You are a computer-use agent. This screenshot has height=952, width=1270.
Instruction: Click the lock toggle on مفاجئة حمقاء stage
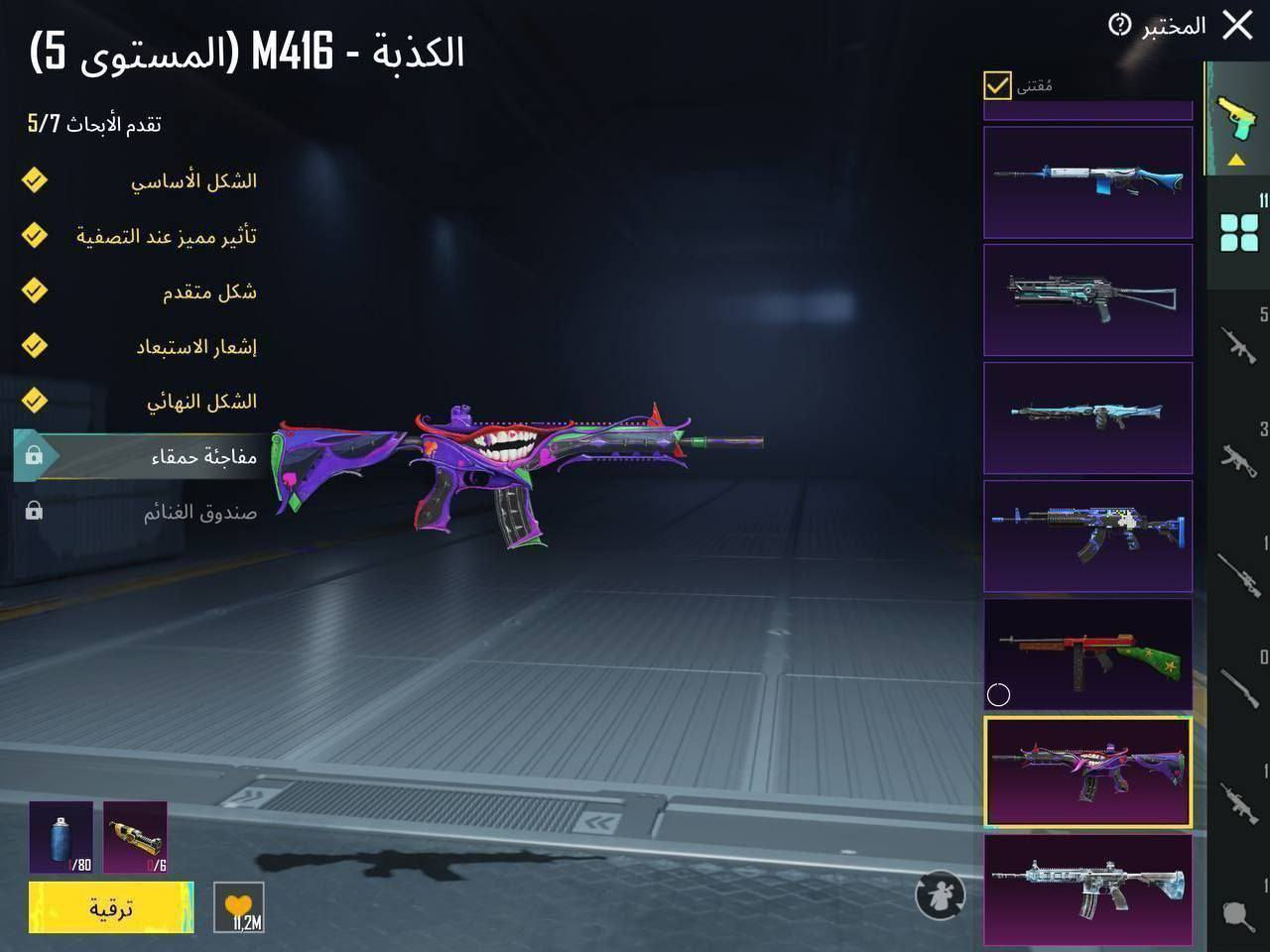point(36,456)
